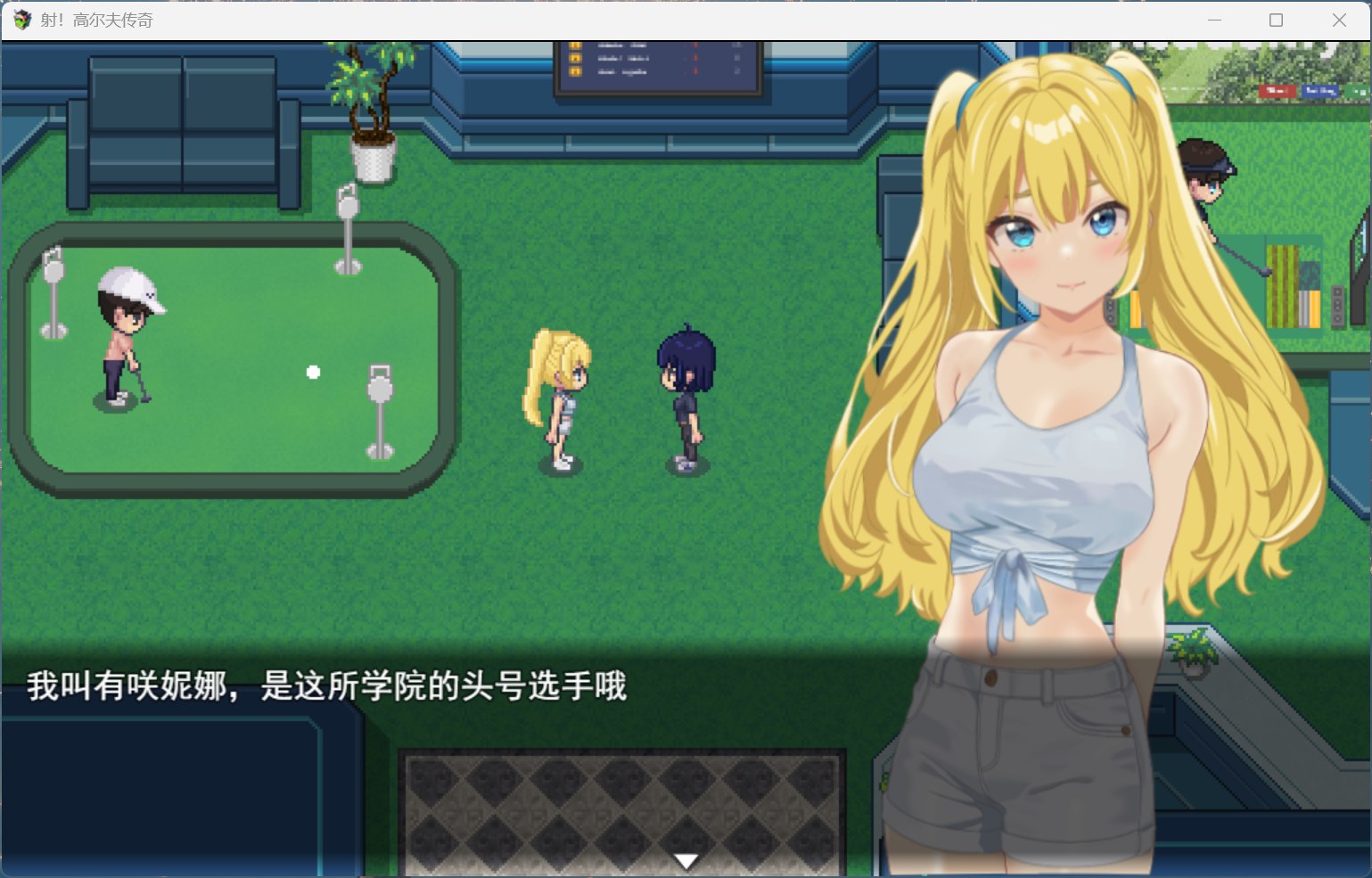Click the golf ball on the putting green

click(x=313, y=371)
